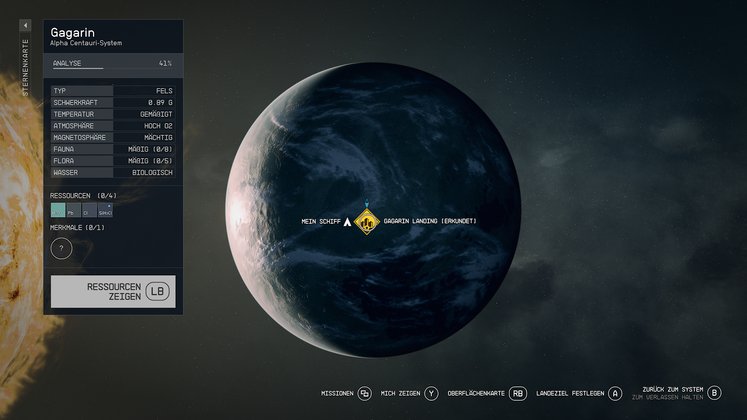
Task: Click the Ressourcen Zeigen button
Action: [113, 291]
